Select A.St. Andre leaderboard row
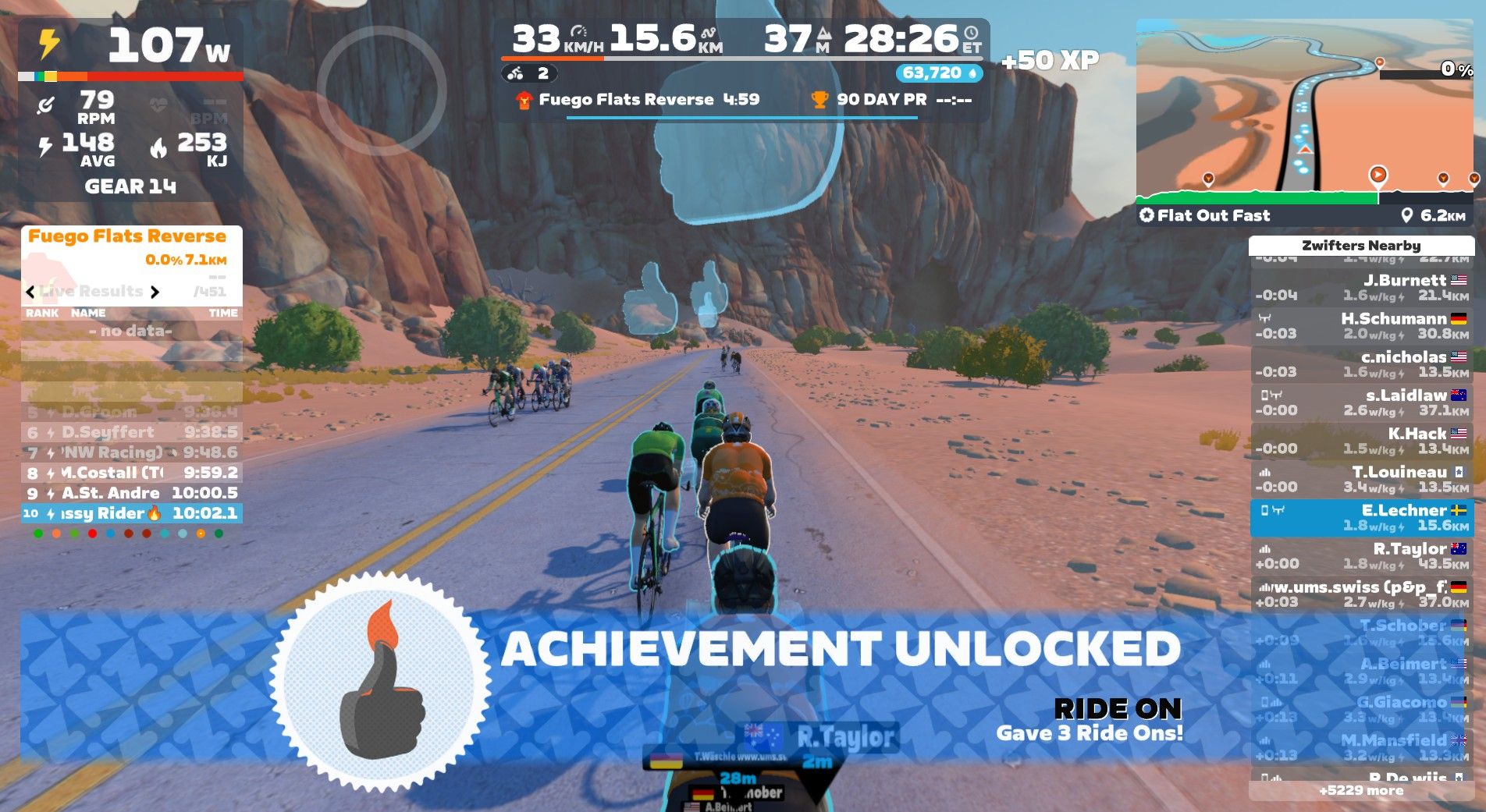This screenshot has height=812, width=1486. click(131, 493)
